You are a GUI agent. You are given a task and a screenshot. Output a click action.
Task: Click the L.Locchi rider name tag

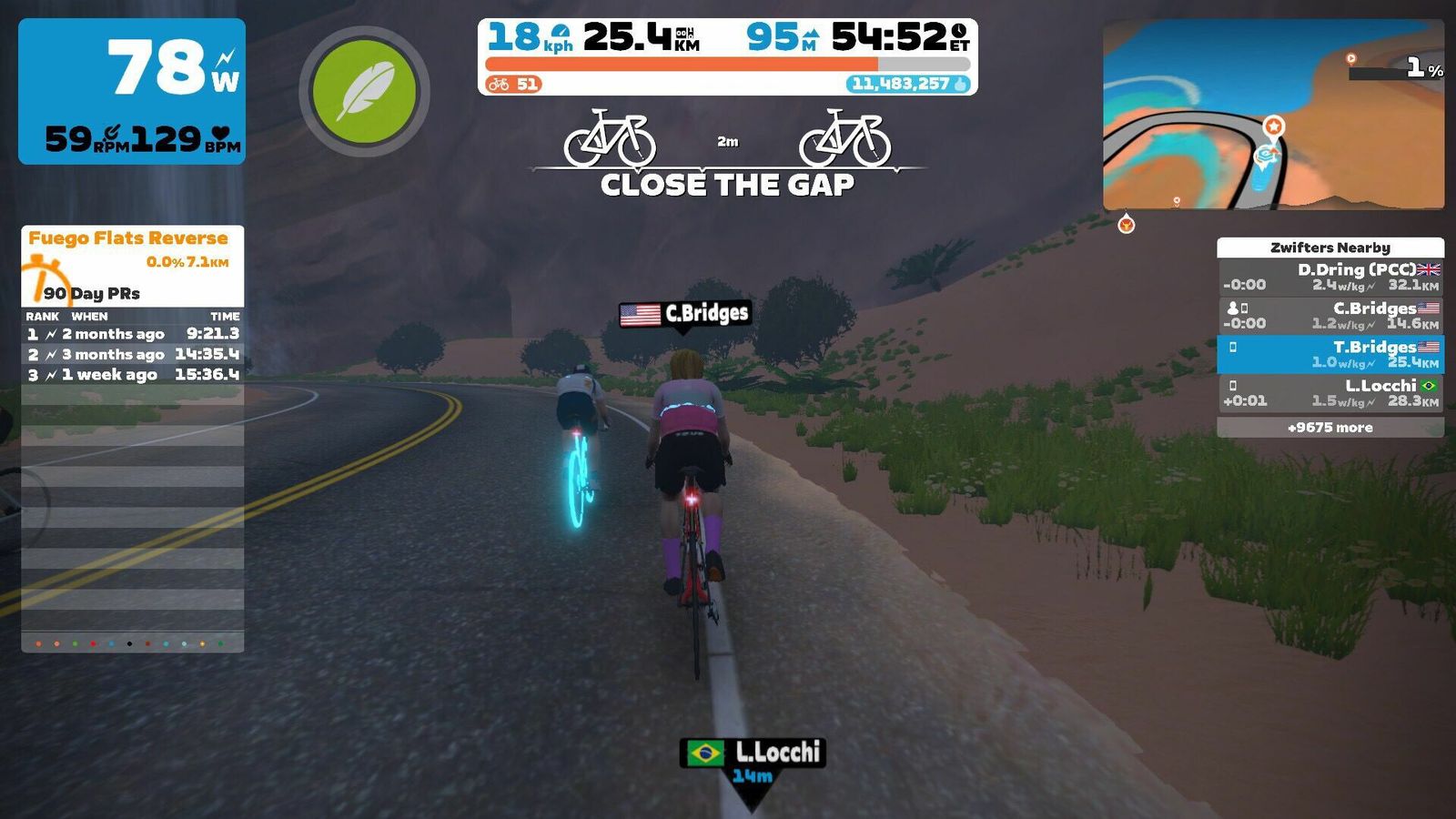(753, 753)
